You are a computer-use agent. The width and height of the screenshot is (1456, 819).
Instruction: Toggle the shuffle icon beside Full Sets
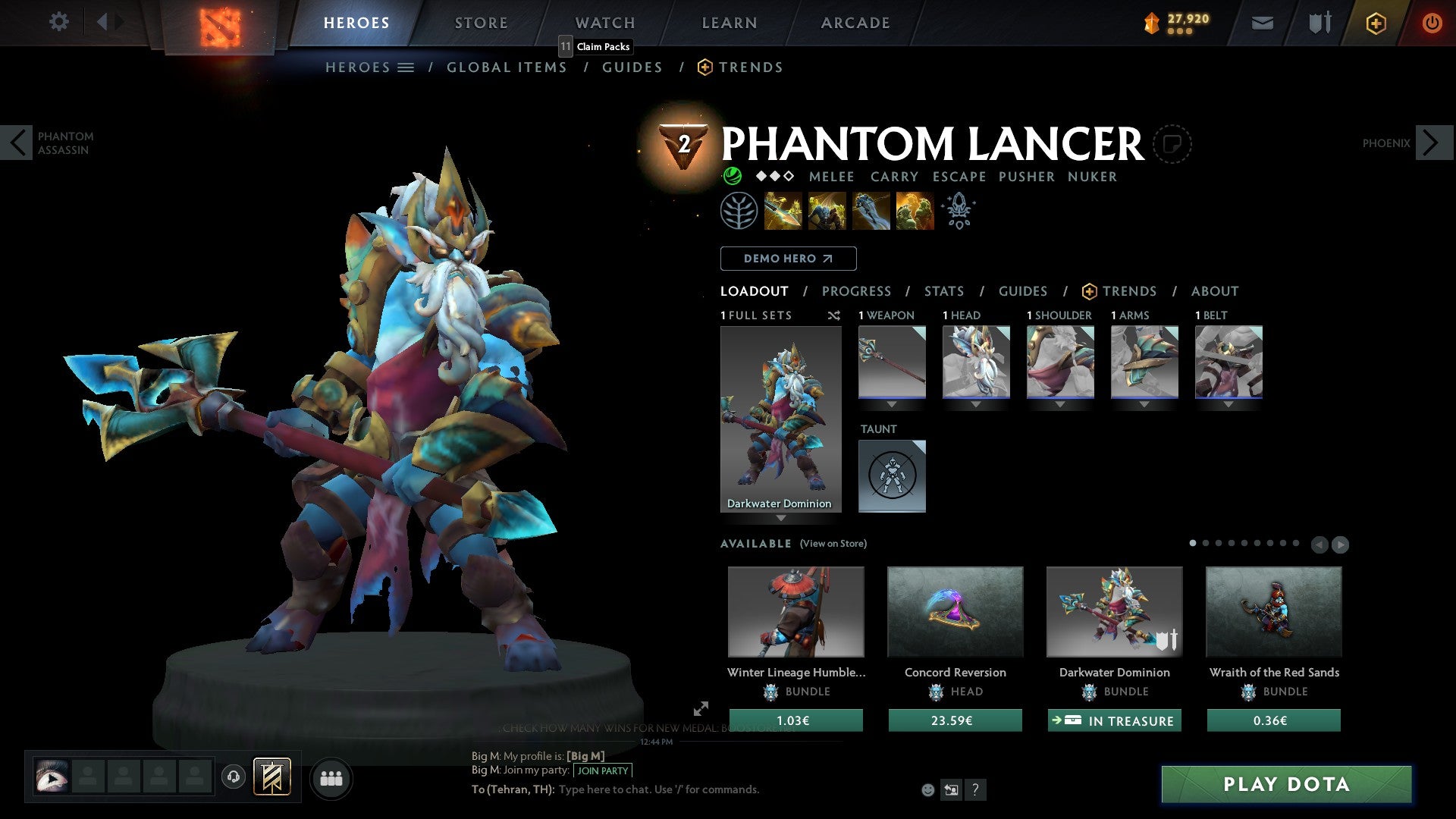(834, 315)
